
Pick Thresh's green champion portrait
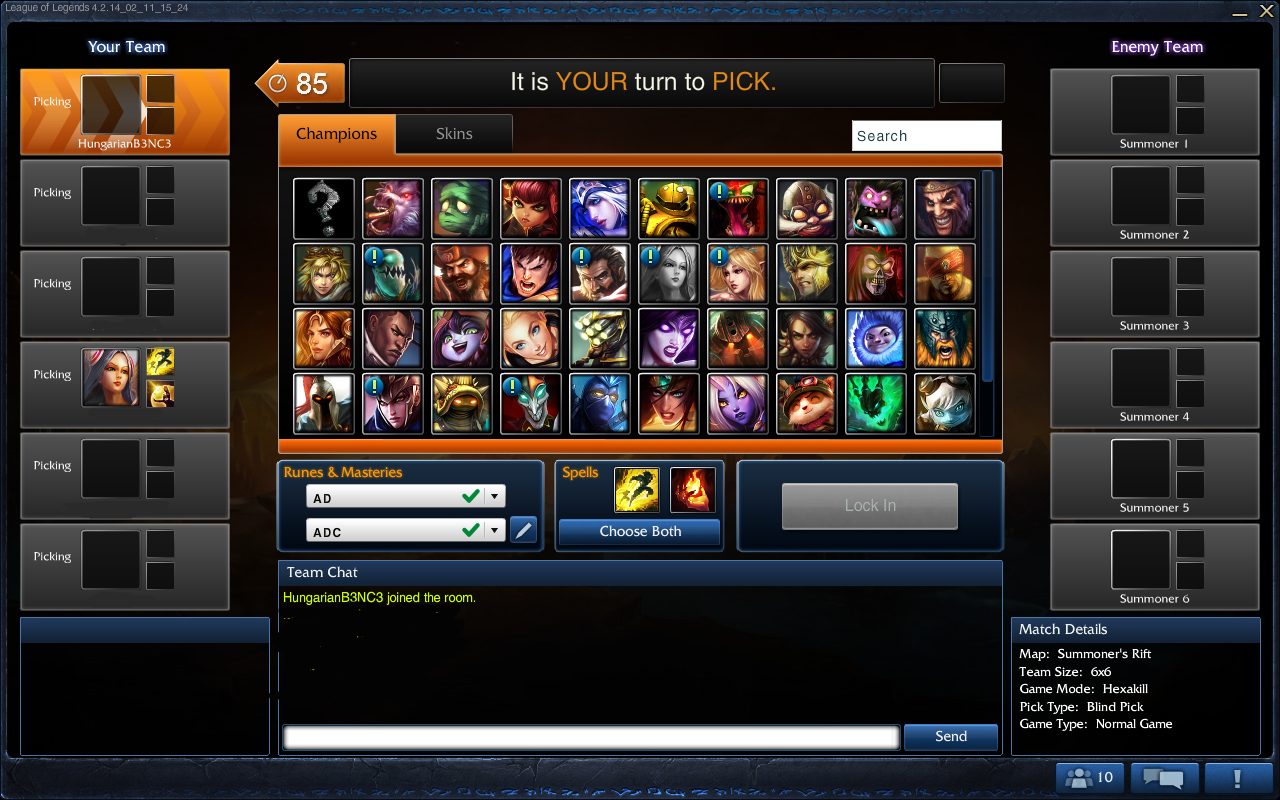point(876,404)
